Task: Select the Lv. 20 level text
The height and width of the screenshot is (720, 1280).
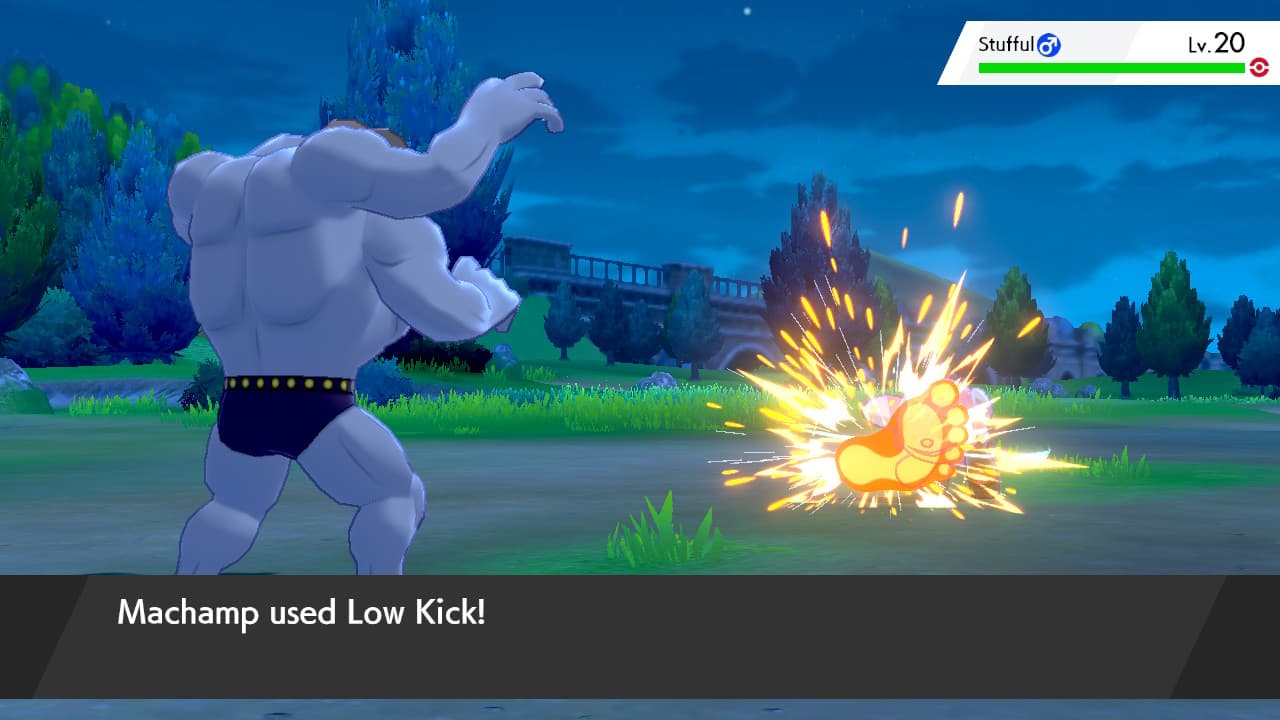Action: [x=1216, y=44]
